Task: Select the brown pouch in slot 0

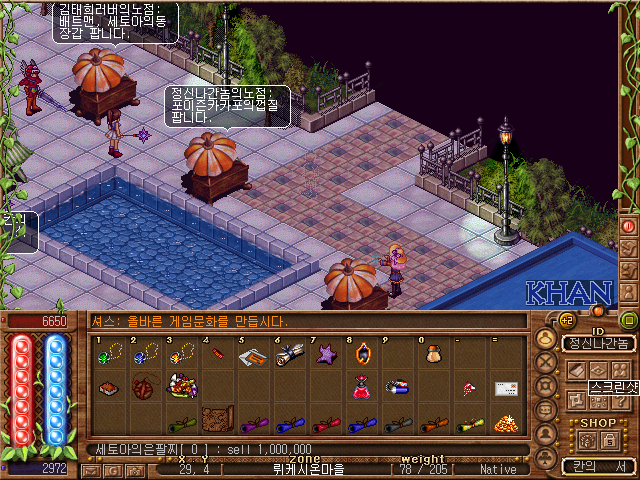Action: 433,355
